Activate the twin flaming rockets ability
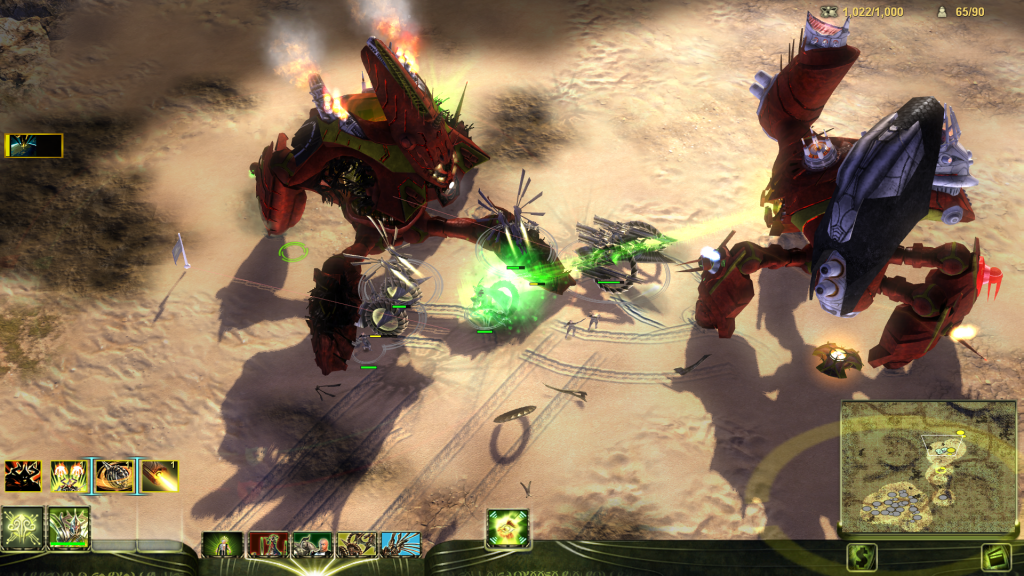Viewport: 1024px width, 576px height. pos(68,476)
